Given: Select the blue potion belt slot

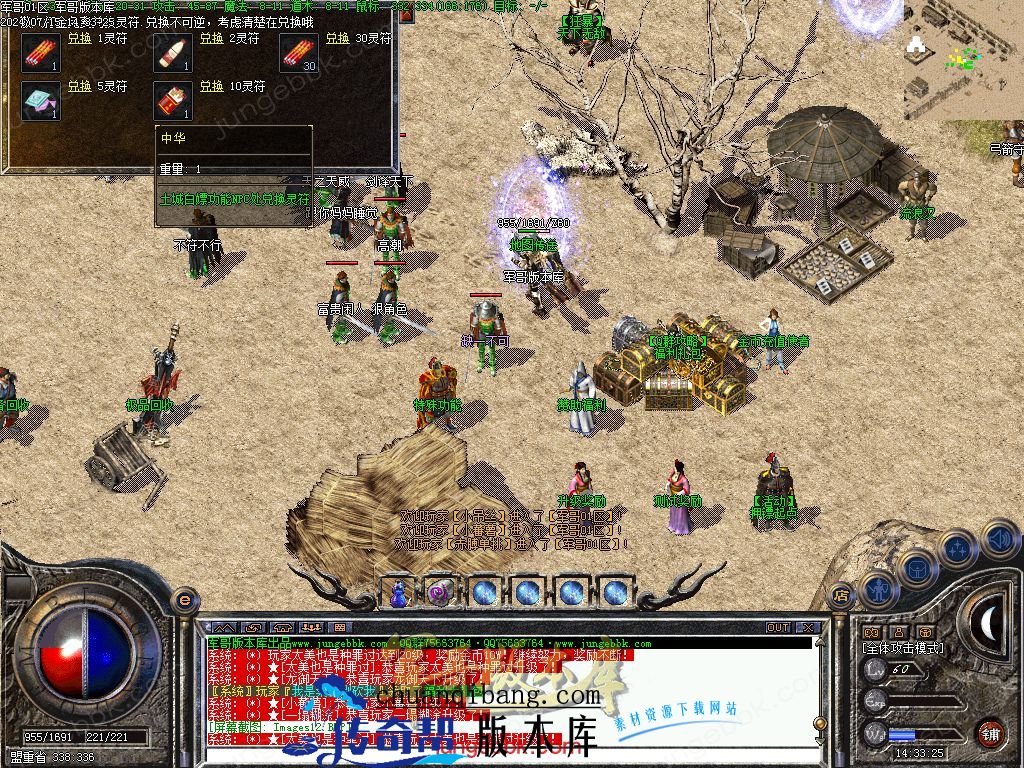Looking at the screenshot, I should pos(398,592).
